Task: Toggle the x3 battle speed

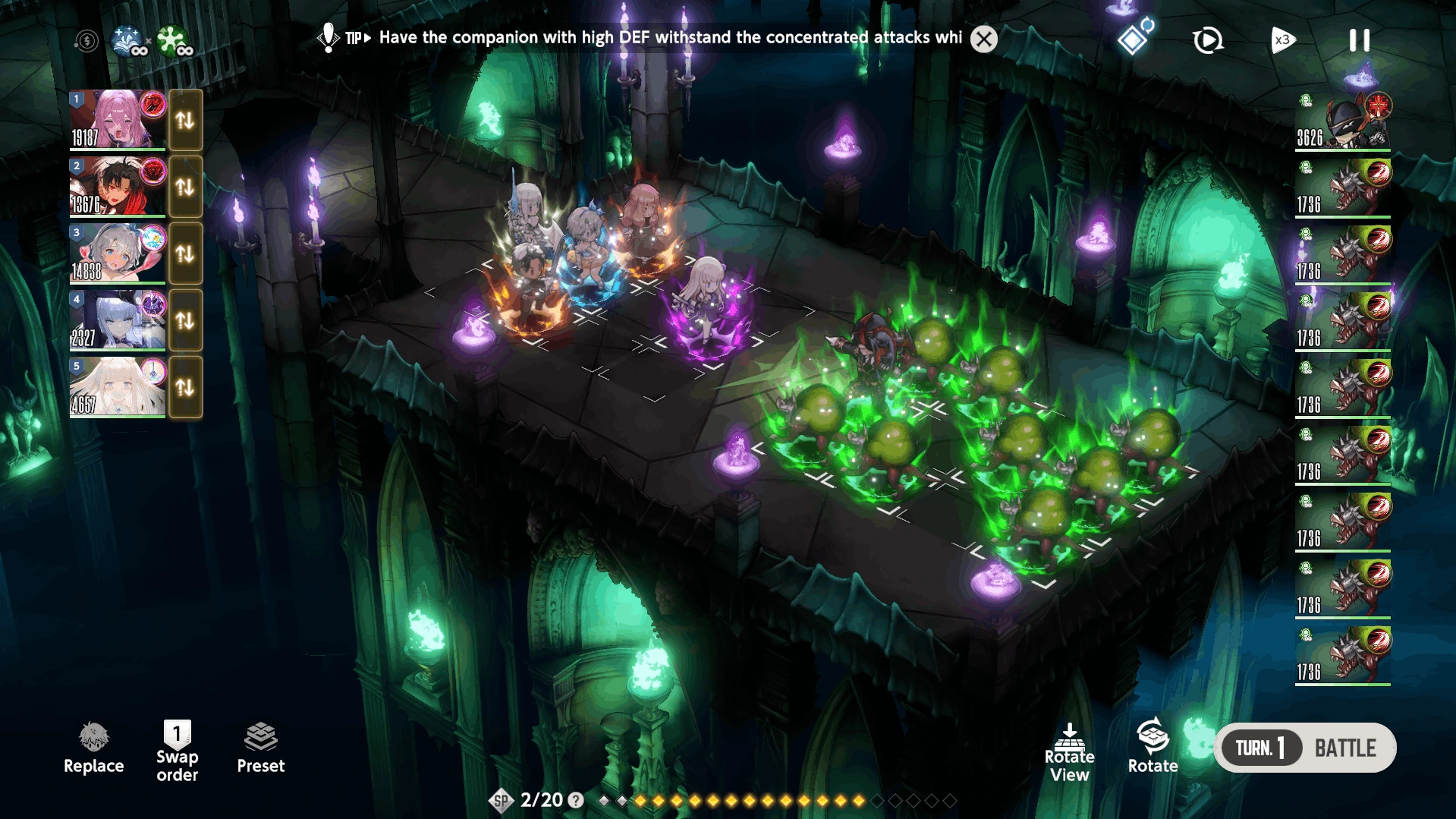Action: (1282, 40)
